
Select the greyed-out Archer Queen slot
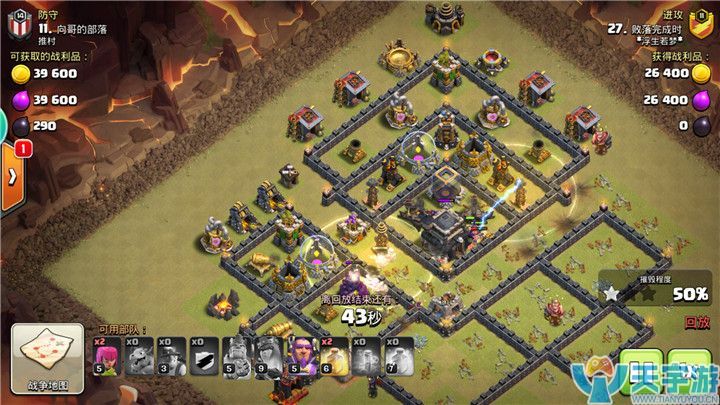(x=268, y=357)
